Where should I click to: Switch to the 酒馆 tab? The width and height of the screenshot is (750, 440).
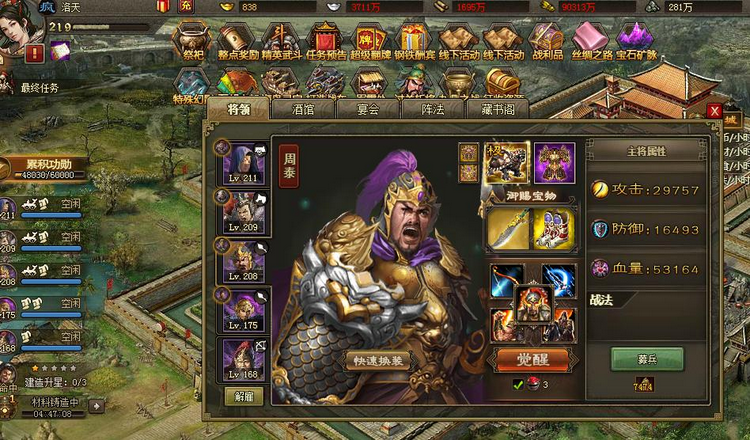(303, 109)
